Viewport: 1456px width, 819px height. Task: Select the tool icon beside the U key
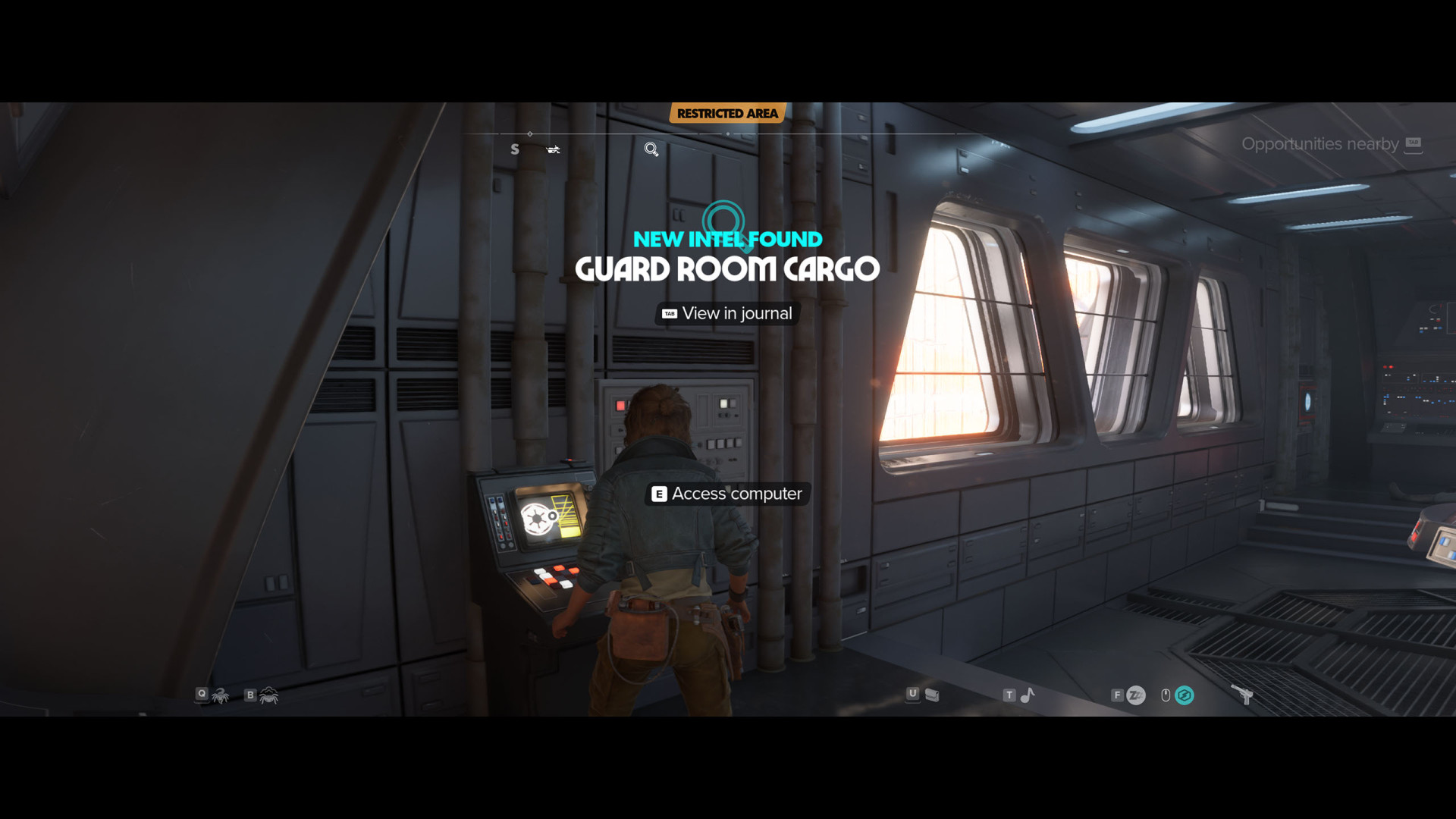coord(932,695)
